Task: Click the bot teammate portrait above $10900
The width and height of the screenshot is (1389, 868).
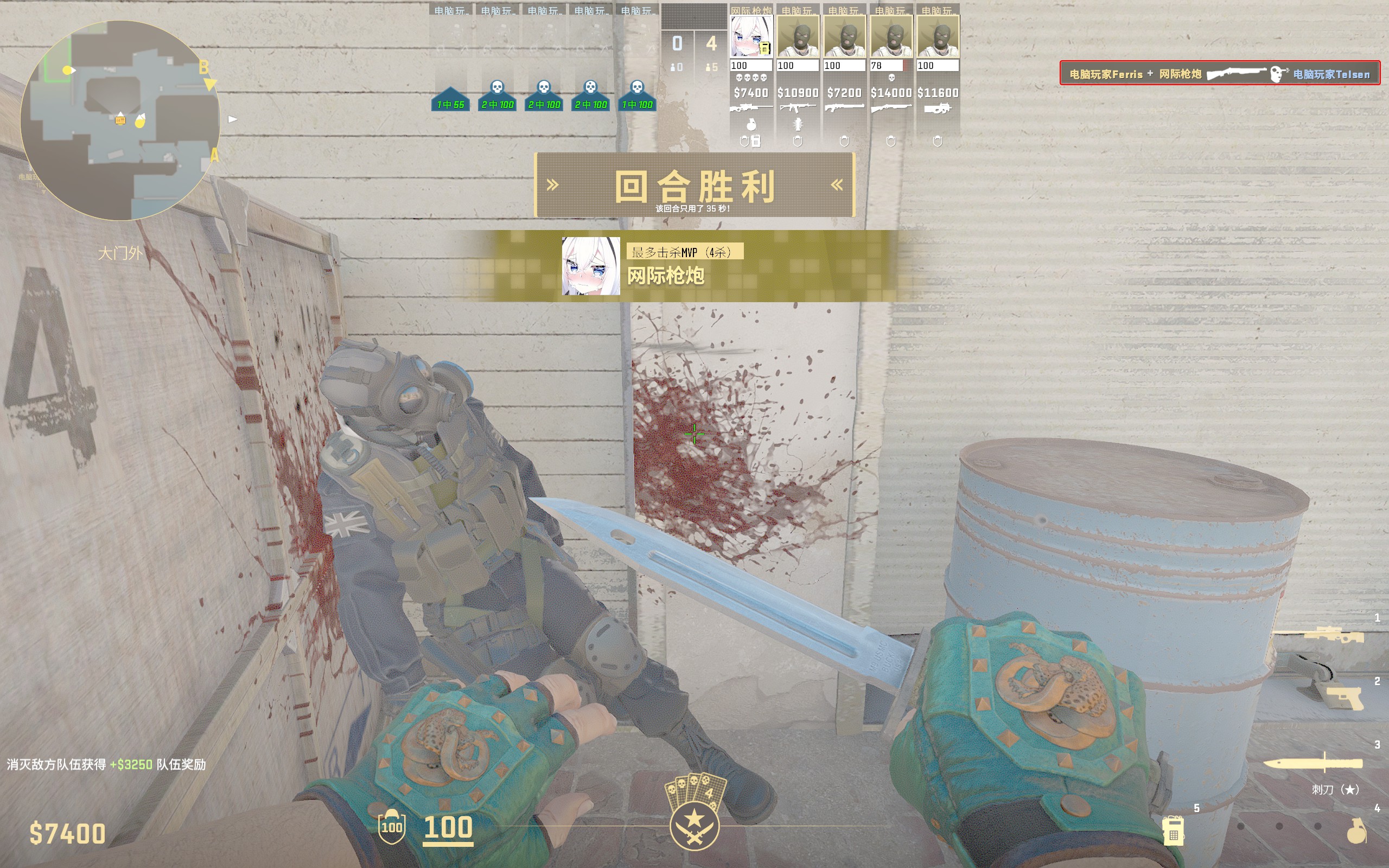Action: [798, 36]
